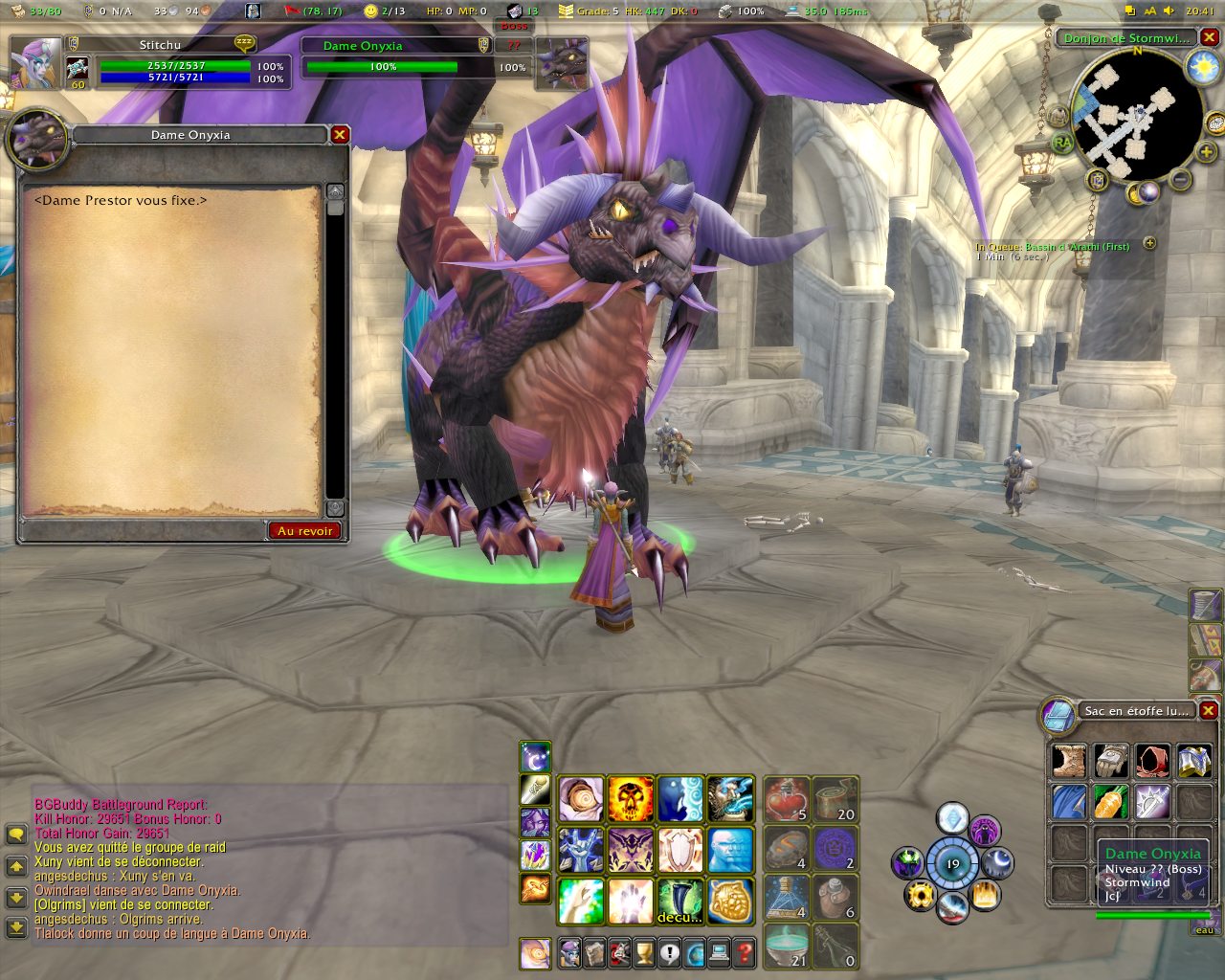Close the 'Sac en étoffe' bag window

1209,710
